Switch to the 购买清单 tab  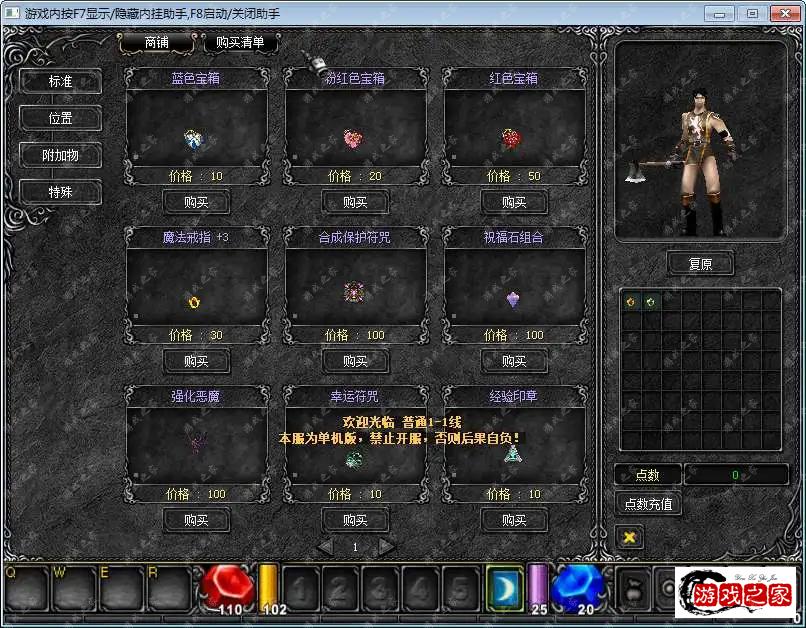pos(240,43)
